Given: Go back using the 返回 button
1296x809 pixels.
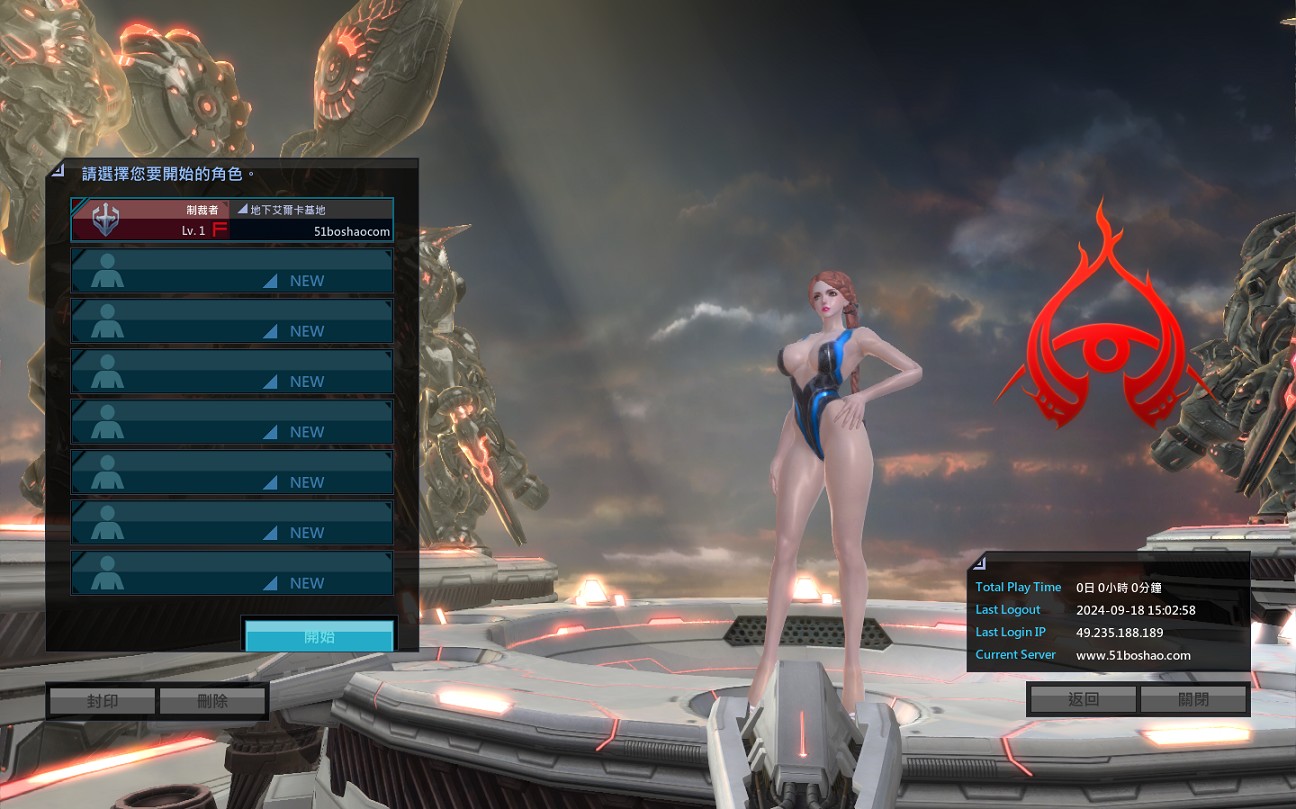Looking at the screenshot, I should 1083,699.
